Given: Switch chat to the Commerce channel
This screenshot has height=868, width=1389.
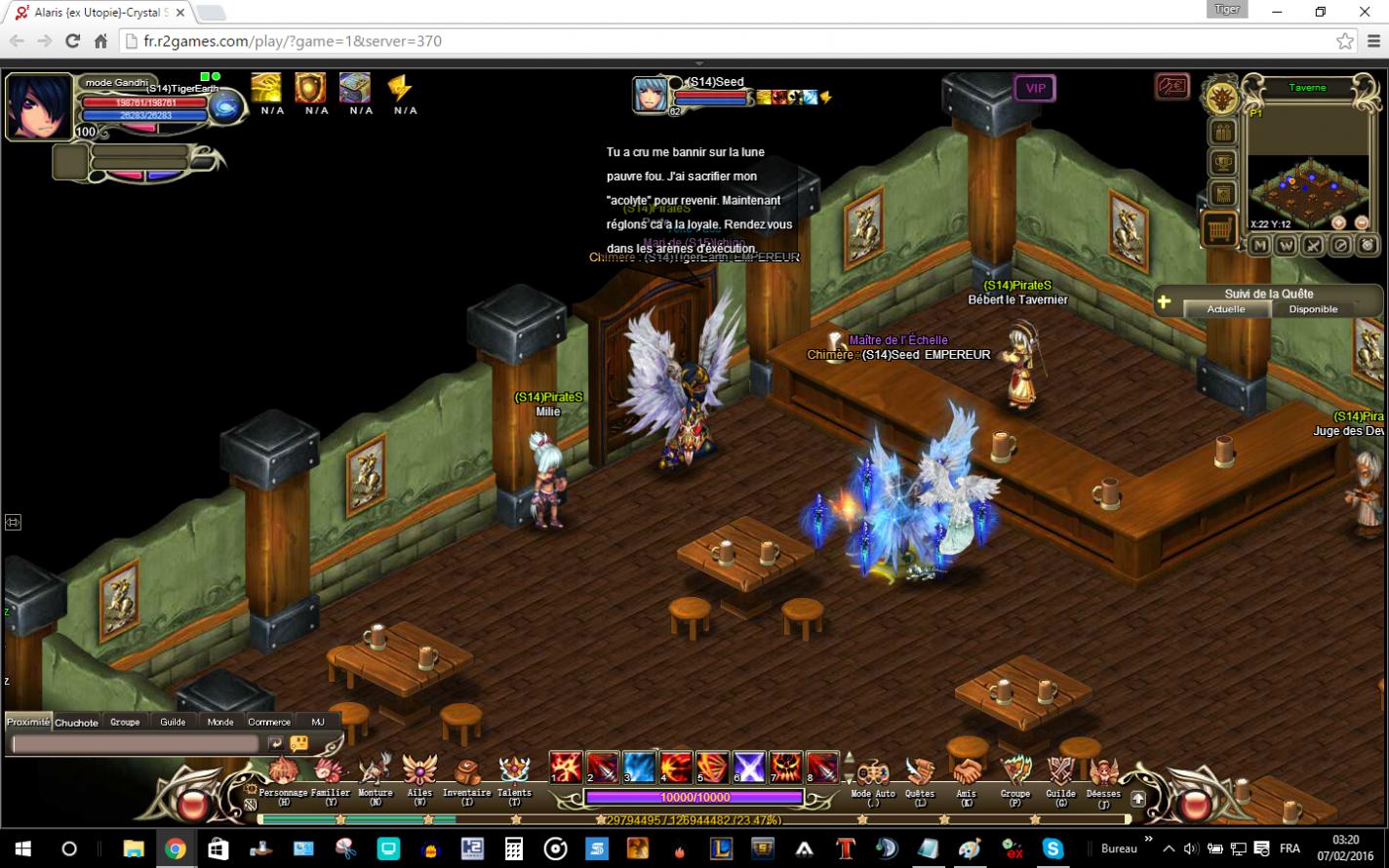Looking at the screenshot, I should click(x=269, y=722).
